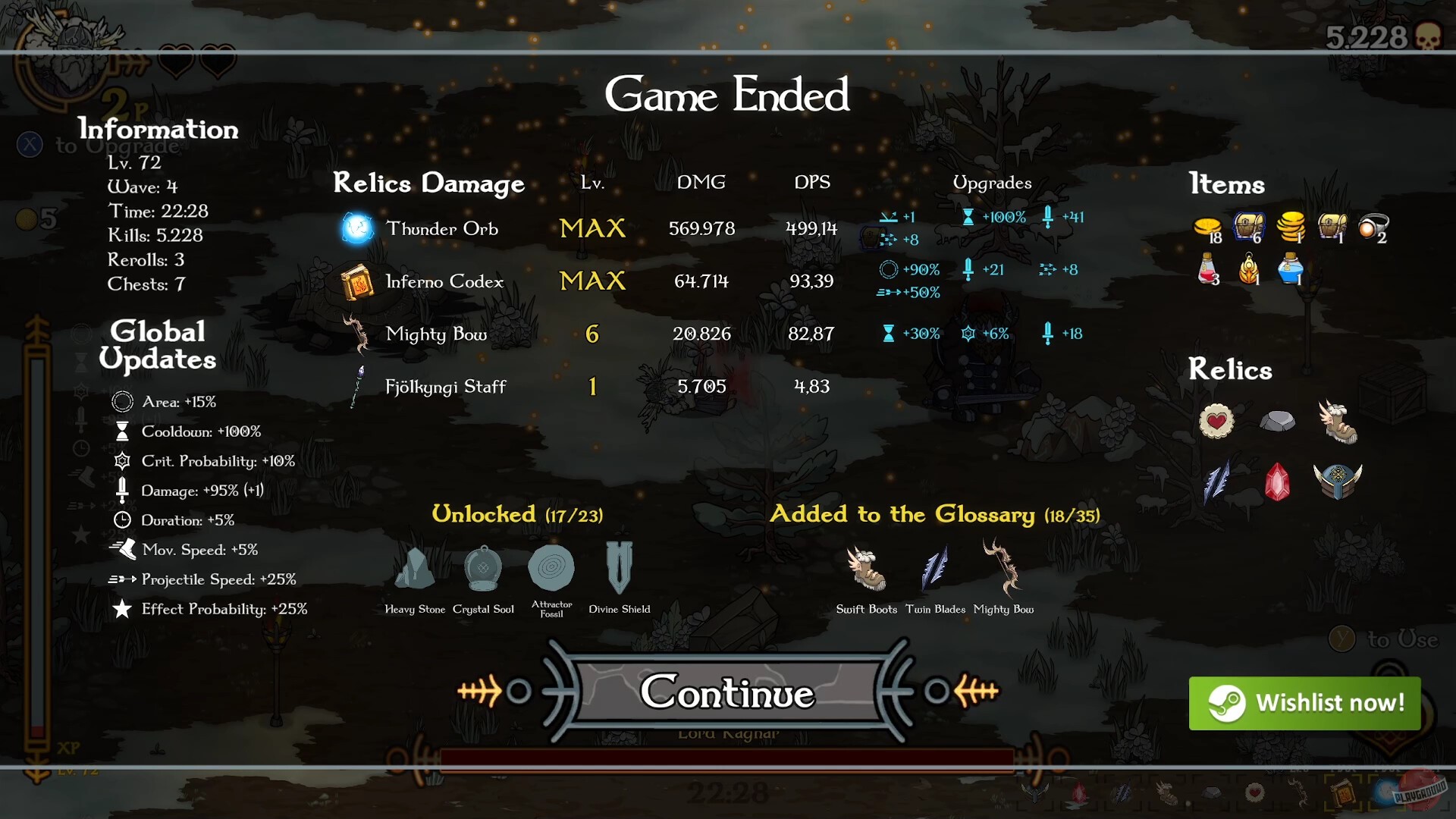The image size is (1456, 819).
Task: Select the Twin Blades glossary icon
Action: [x=935, y=569]
